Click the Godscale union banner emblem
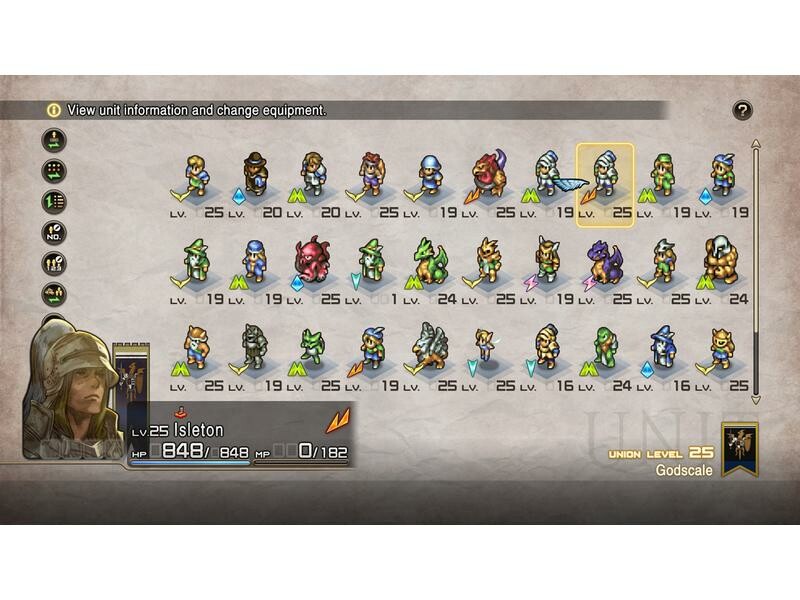The height and width of the screenshot is (600, 800). point(740,449)
